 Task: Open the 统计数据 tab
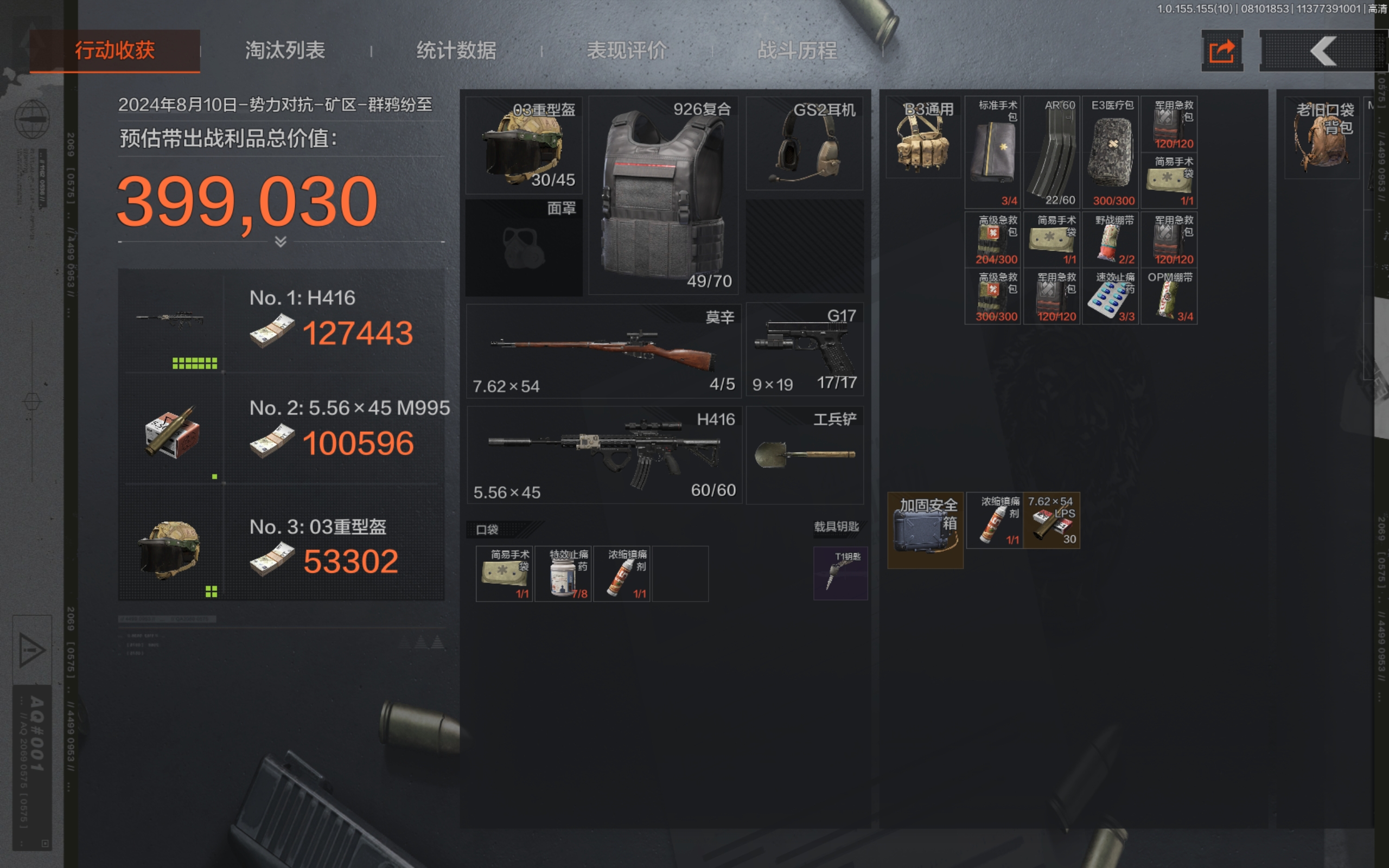[x=457, y=50]
